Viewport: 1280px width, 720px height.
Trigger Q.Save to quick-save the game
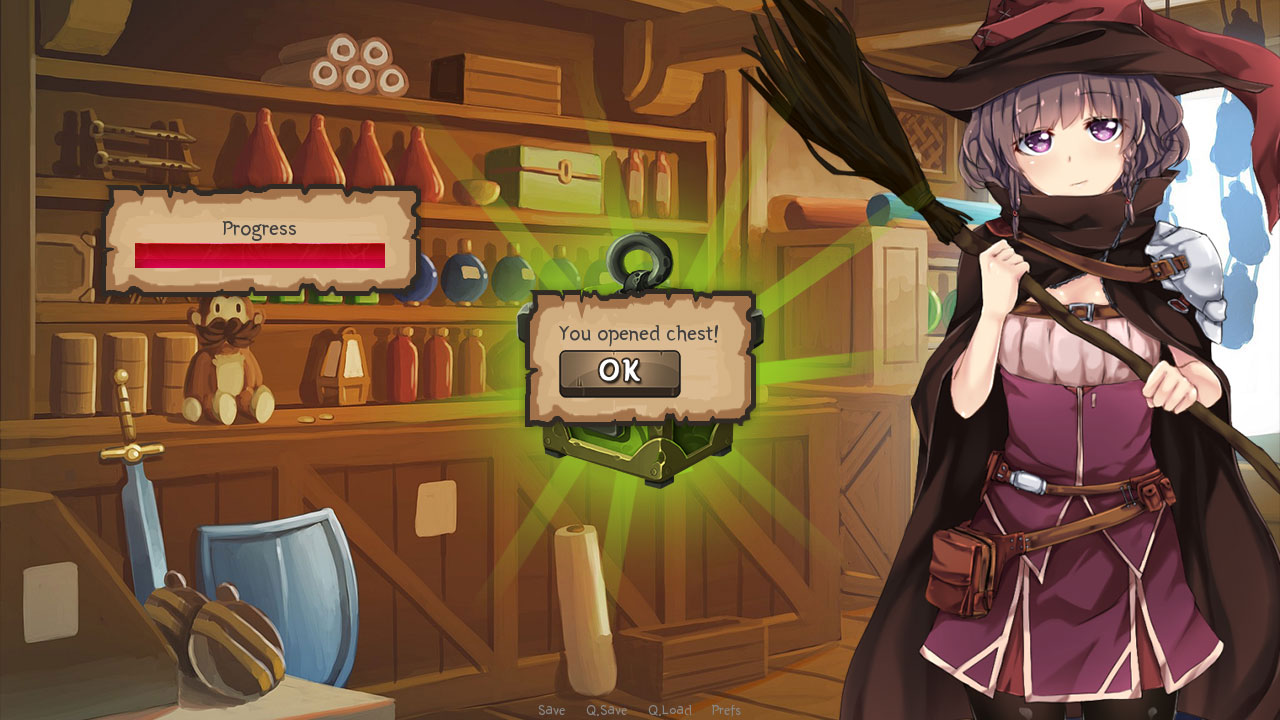[x=607, y=710]
